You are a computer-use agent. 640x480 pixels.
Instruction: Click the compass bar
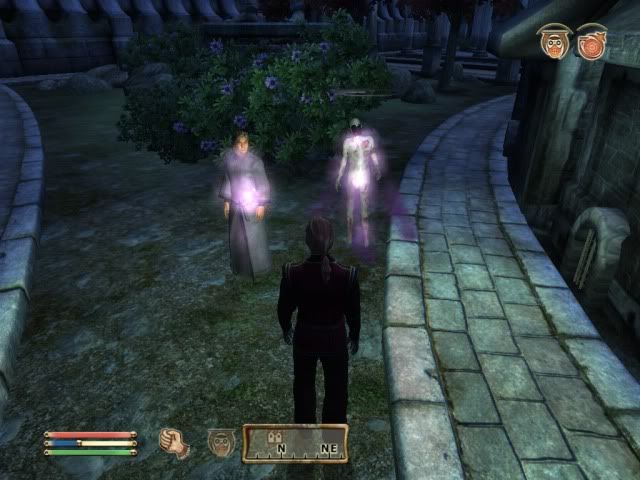coord(295,442)
